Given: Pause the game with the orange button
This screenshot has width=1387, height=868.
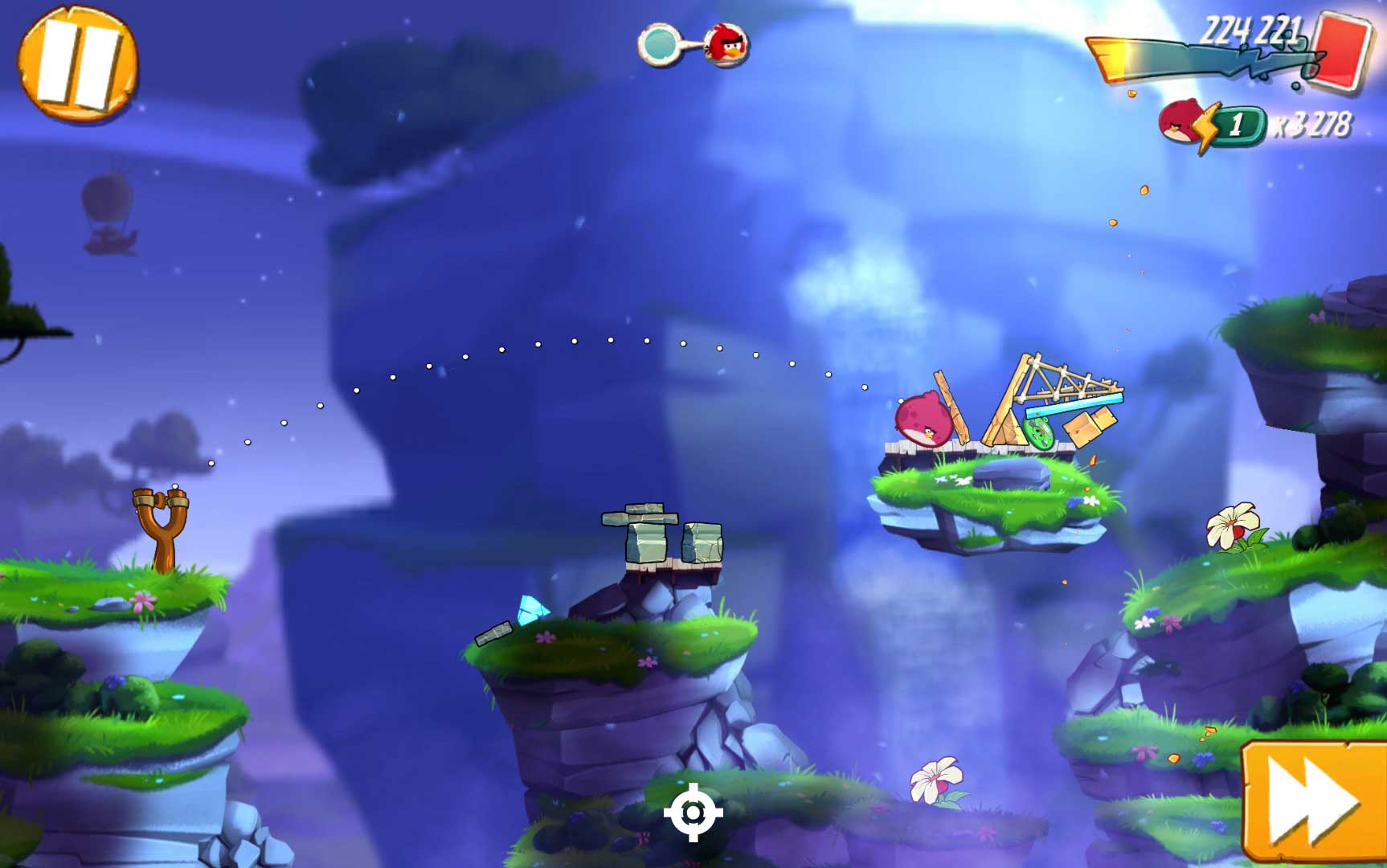Looking at the screenshot, I should 77,63.
